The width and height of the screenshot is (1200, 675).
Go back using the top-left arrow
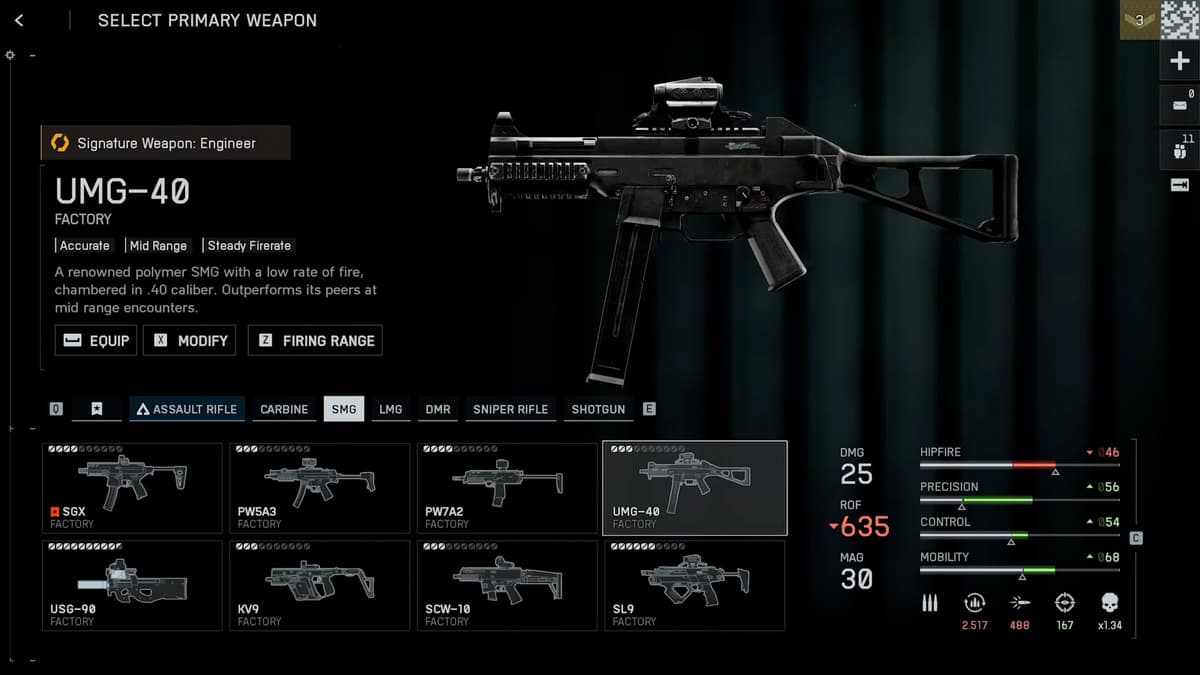coord(19,20)
